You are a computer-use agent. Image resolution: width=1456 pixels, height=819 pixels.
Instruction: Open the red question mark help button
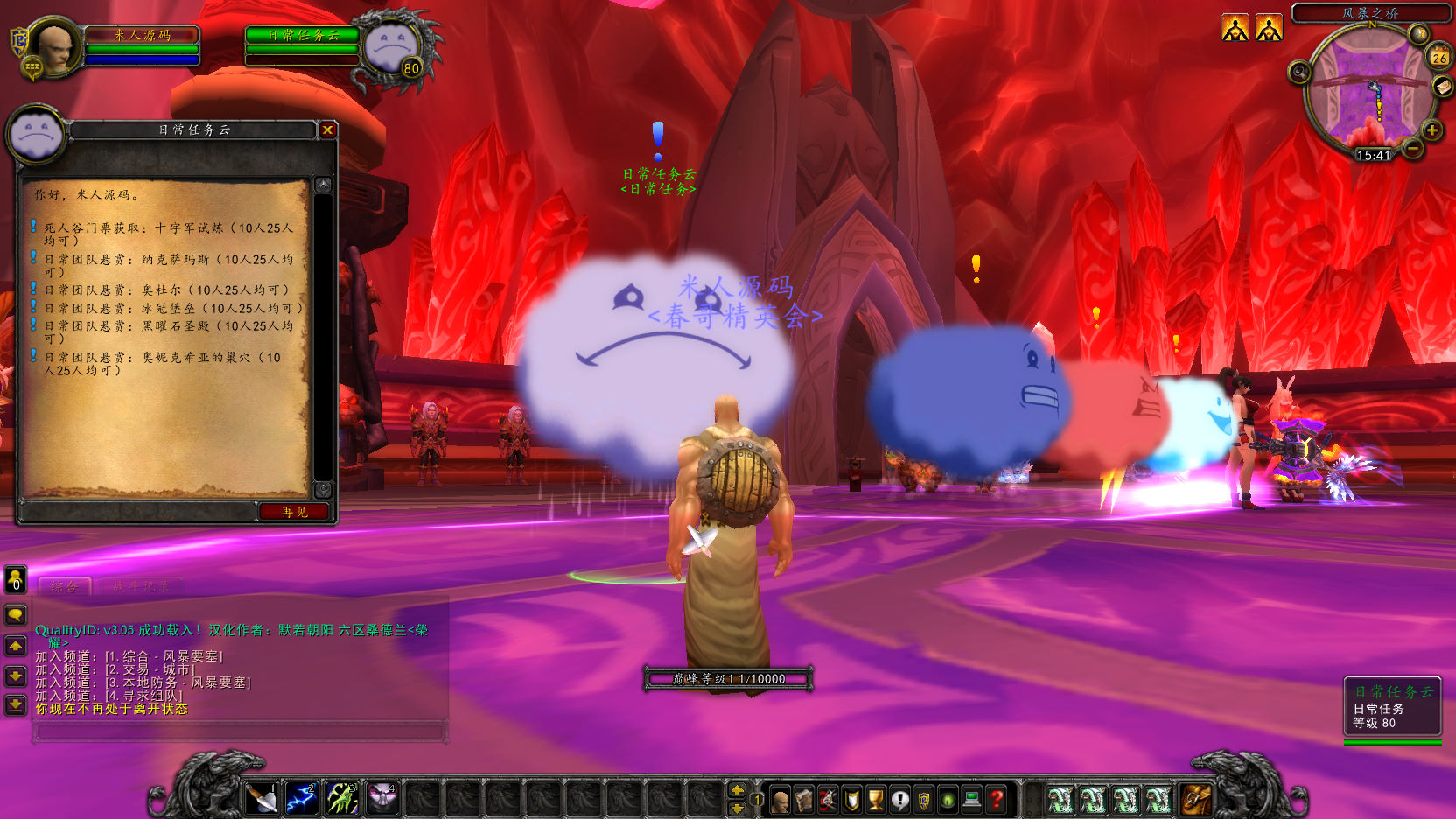tap(996, 799)
